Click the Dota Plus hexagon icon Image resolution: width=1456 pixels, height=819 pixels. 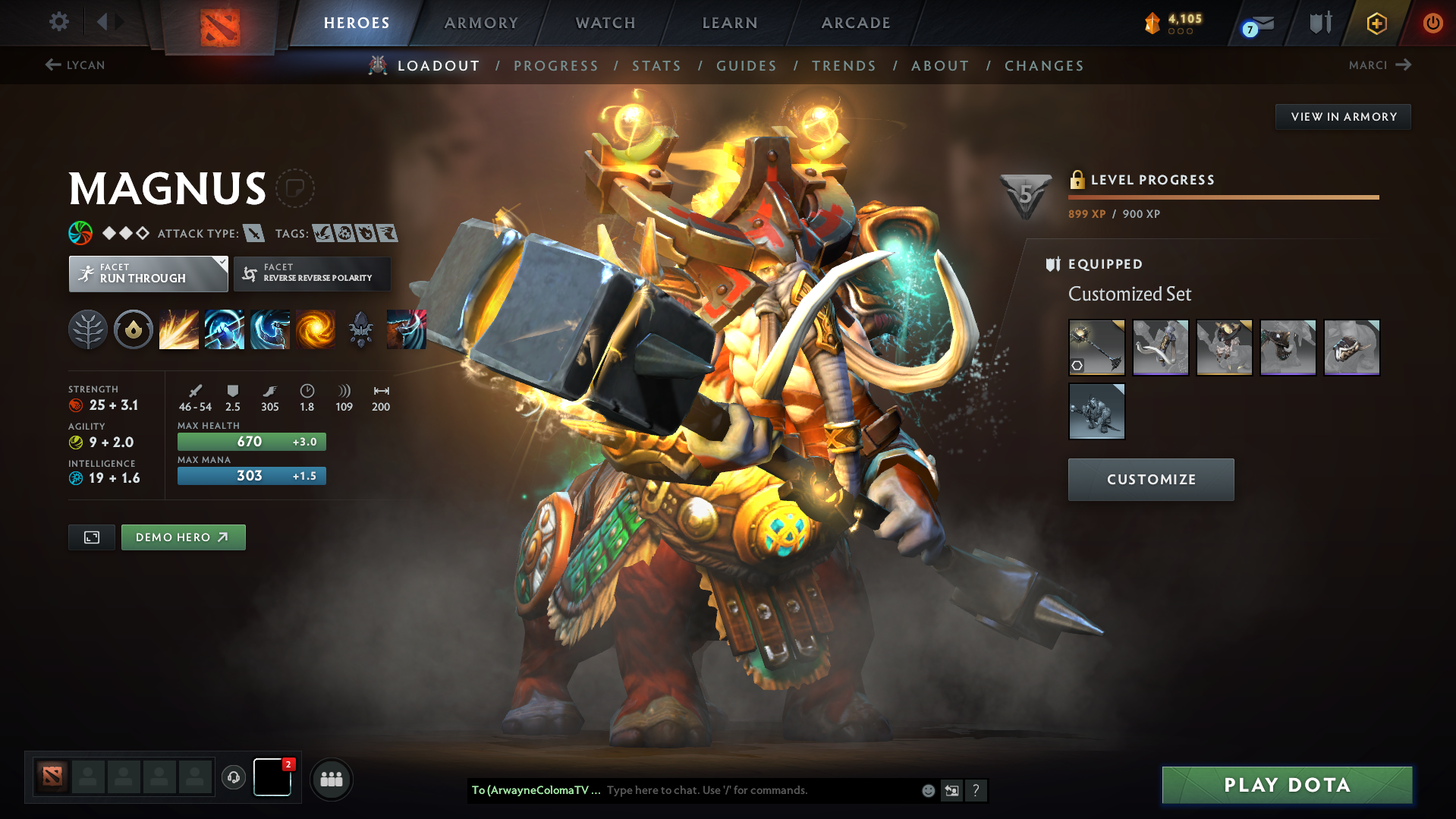coord(1376,23)
